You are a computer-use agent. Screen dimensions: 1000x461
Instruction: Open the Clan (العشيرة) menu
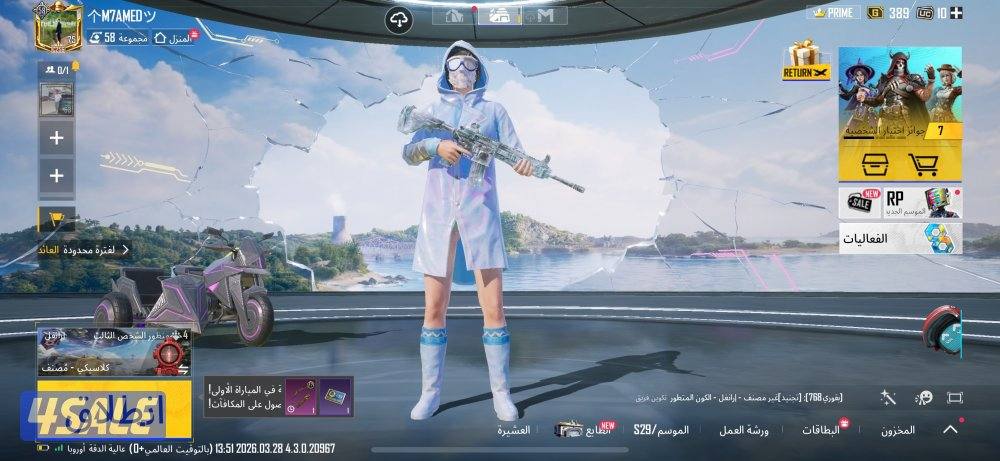pos(514,430)
